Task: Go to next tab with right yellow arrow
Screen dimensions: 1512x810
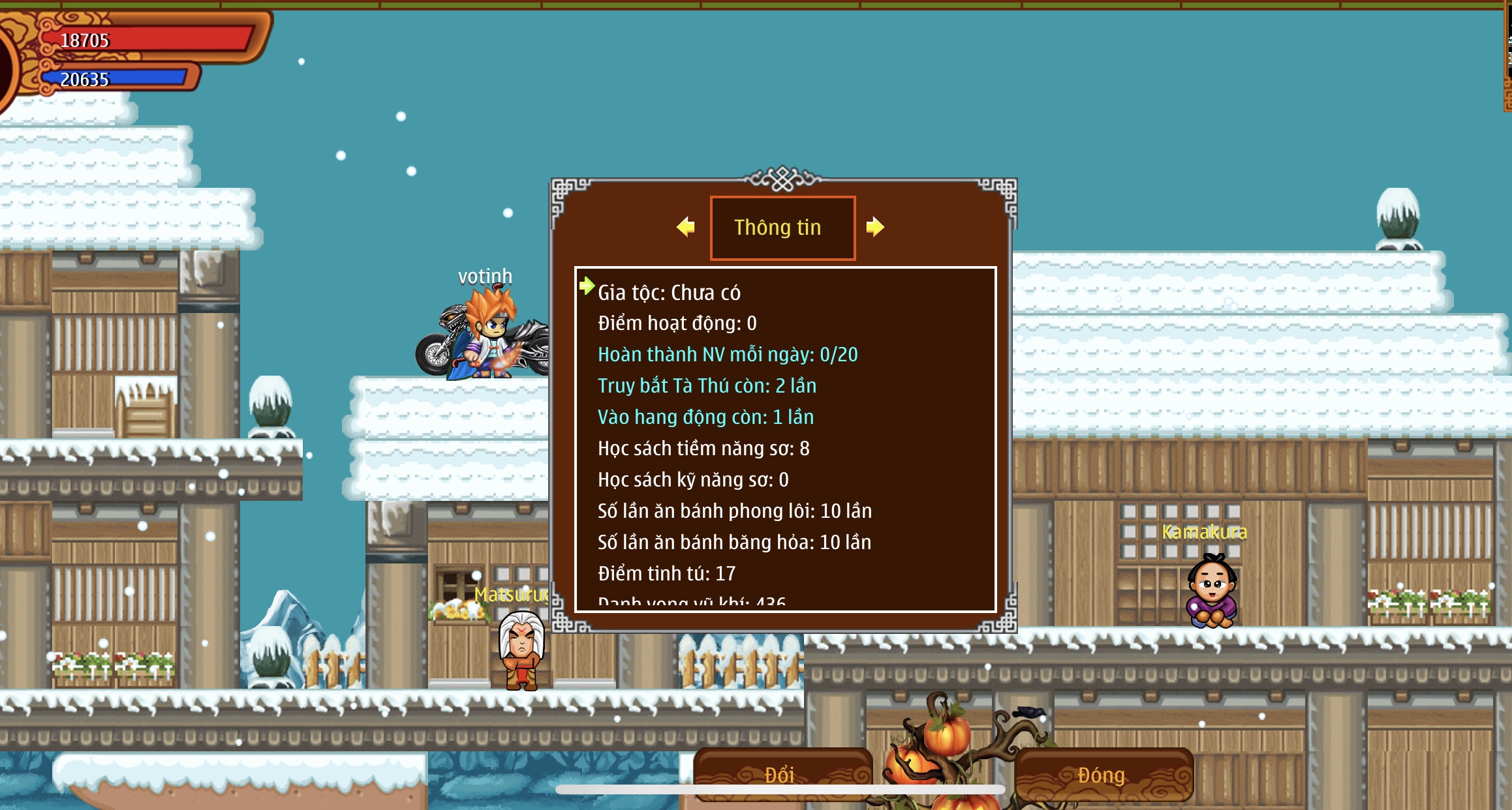Action: [875, 227]
